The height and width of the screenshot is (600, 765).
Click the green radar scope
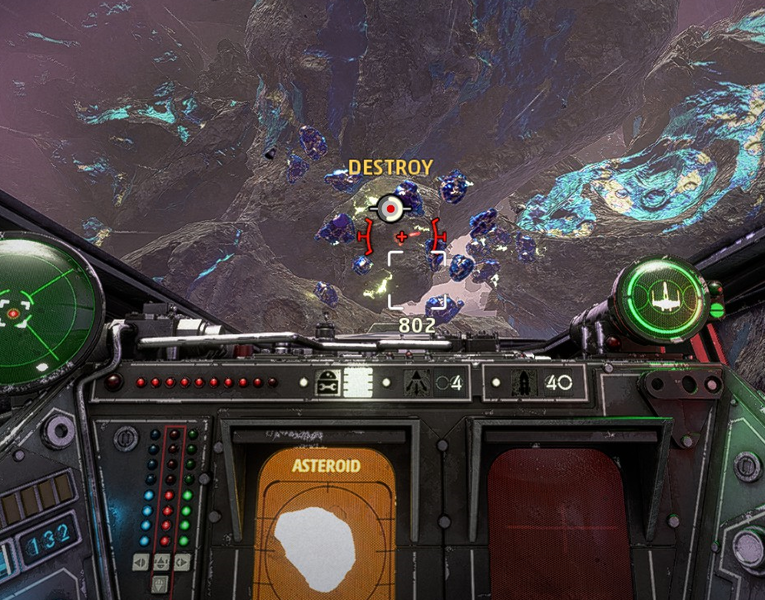[x=42, y=310]
